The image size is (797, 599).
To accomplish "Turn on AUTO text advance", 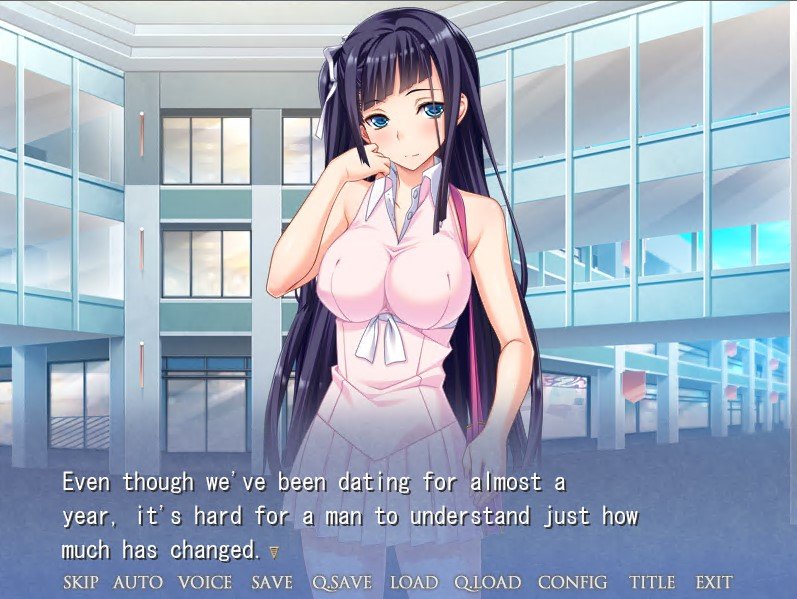I will click(137, 582).
